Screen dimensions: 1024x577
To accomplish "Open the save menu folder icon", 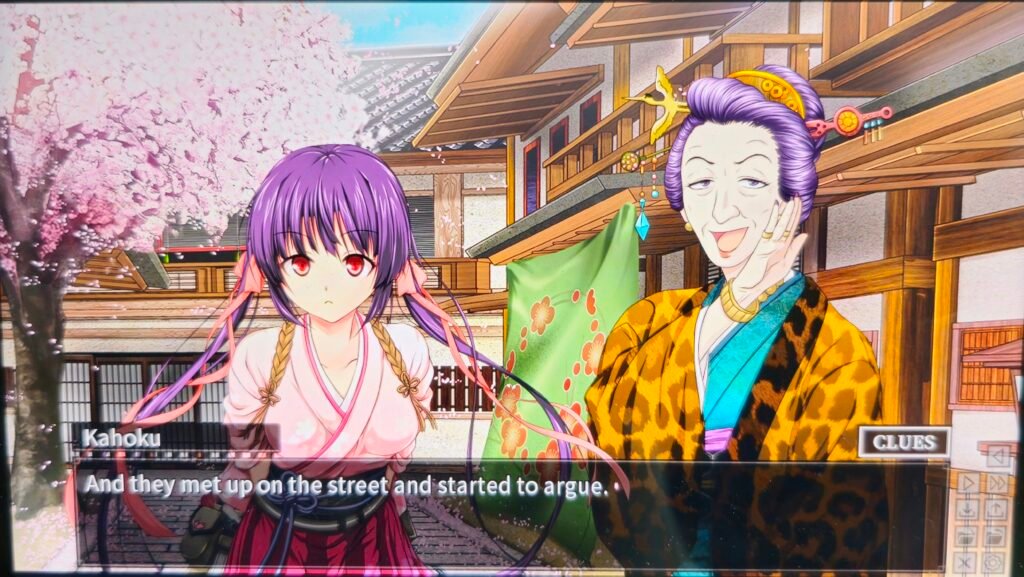I will (967, 536).
